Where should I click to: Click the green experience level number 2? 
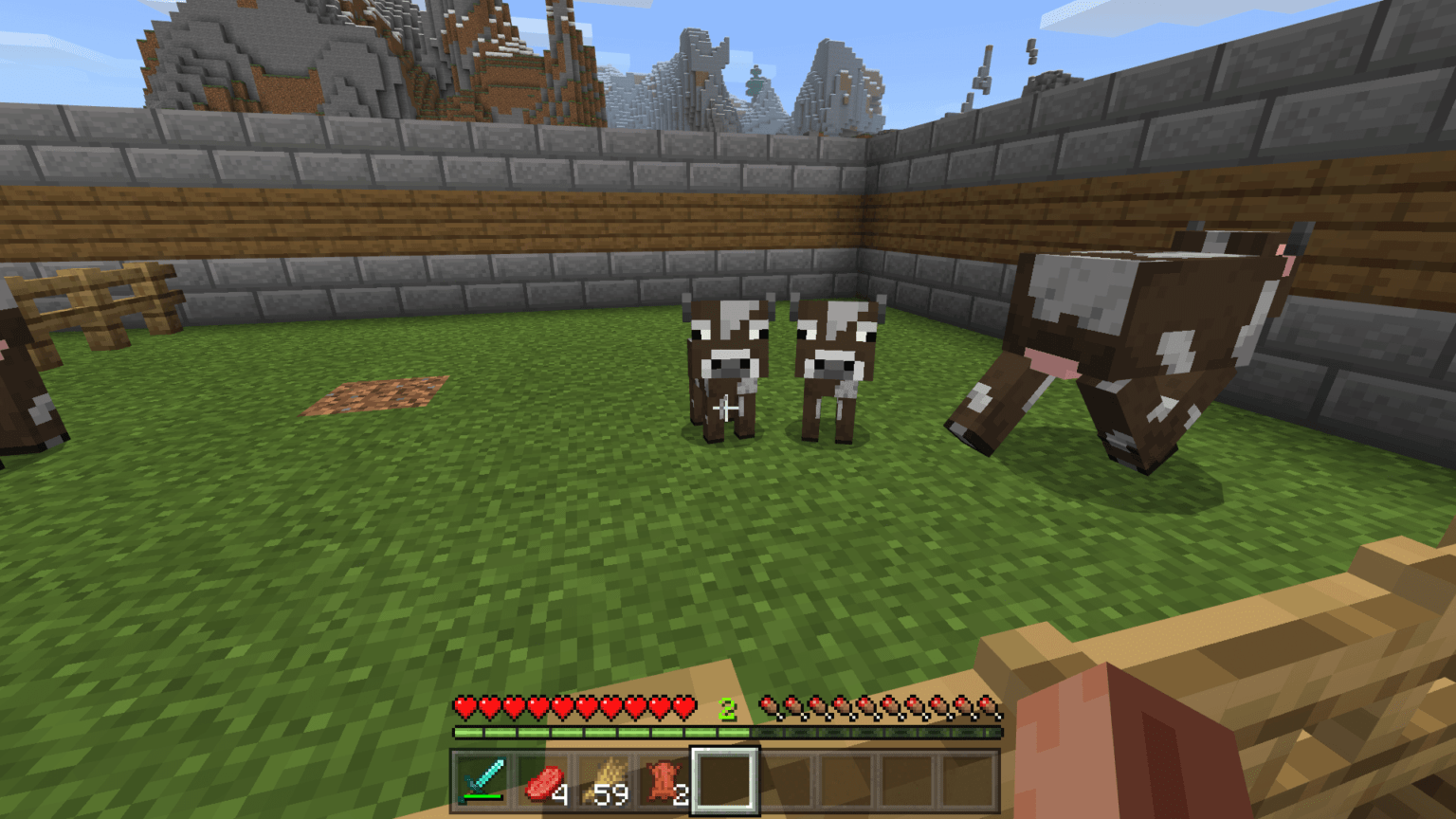[728, 707]
